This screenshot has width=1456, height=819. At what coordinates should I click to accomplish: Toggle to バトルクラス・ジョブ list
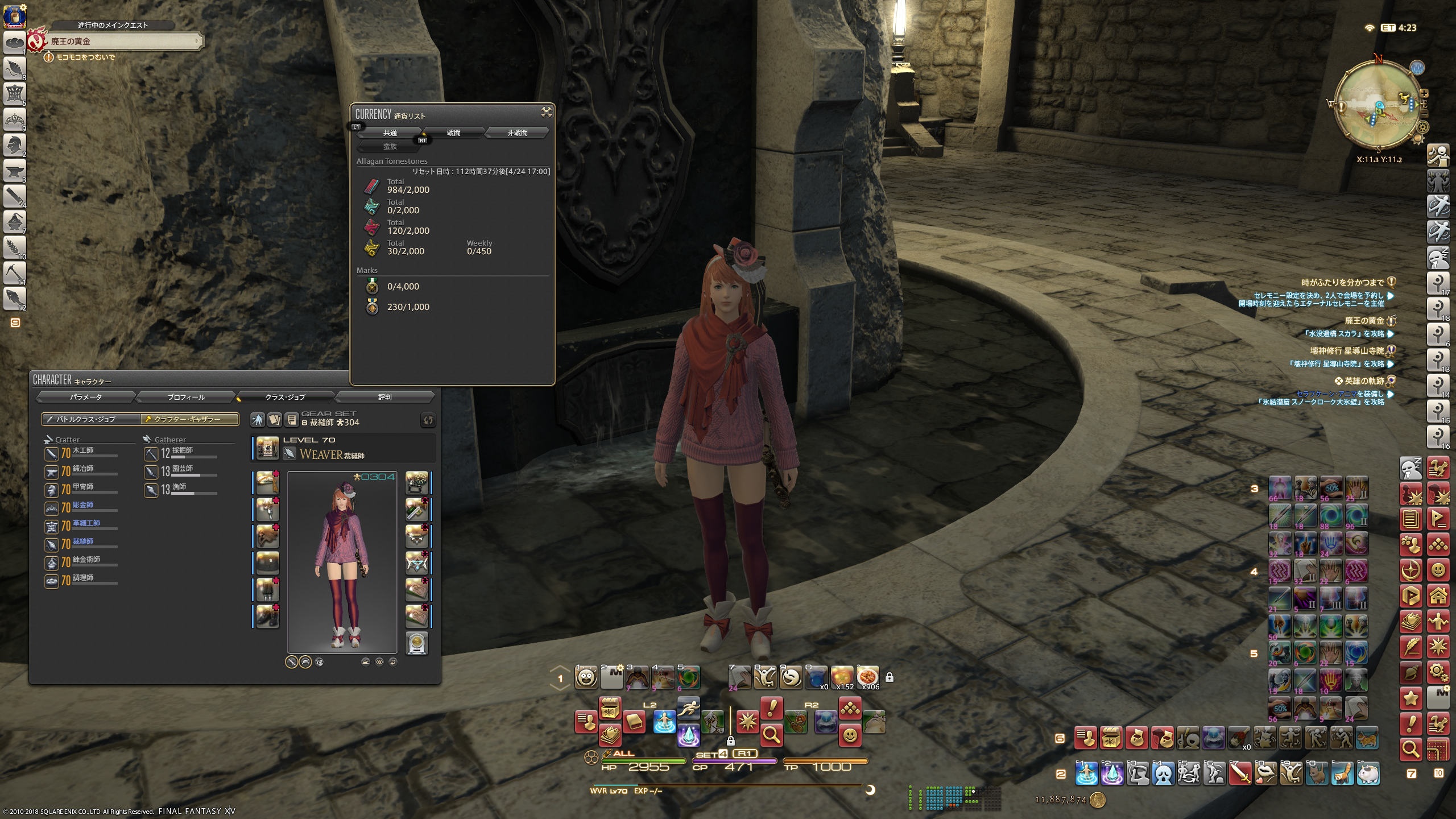pyautogui.click(x=91, y=419)
